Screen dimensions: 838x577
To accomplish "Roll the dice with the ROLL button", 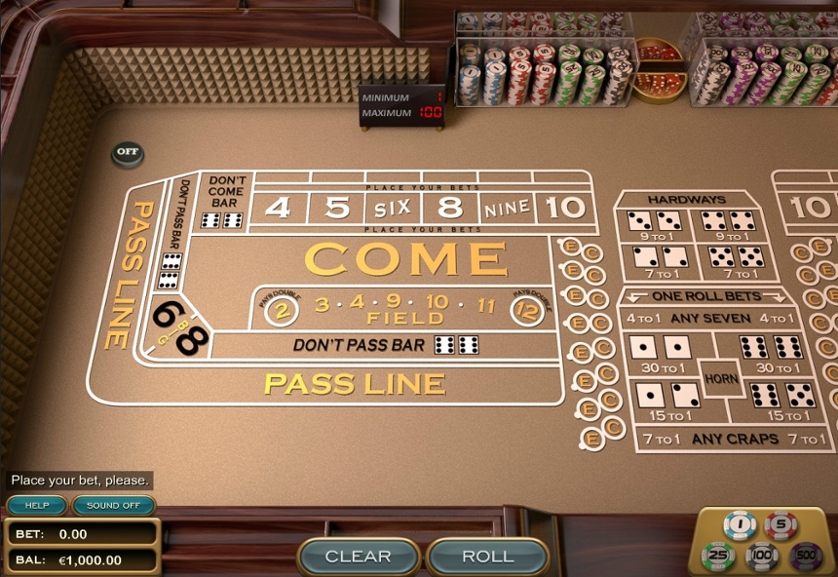I will point(487,556).
